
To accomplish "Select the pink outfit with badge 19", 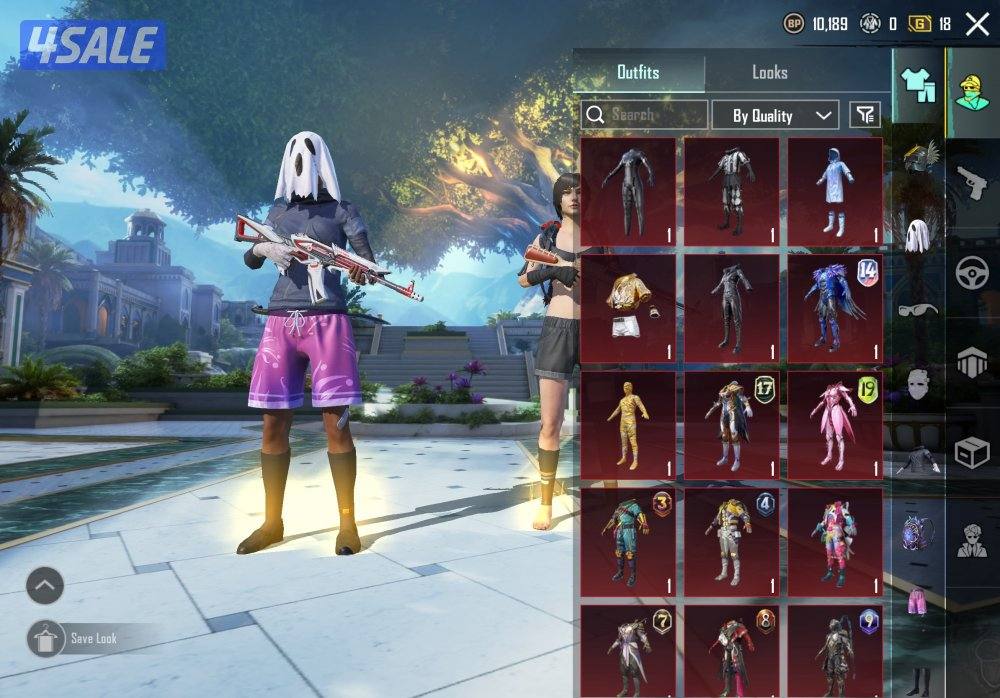I will 835,424.
